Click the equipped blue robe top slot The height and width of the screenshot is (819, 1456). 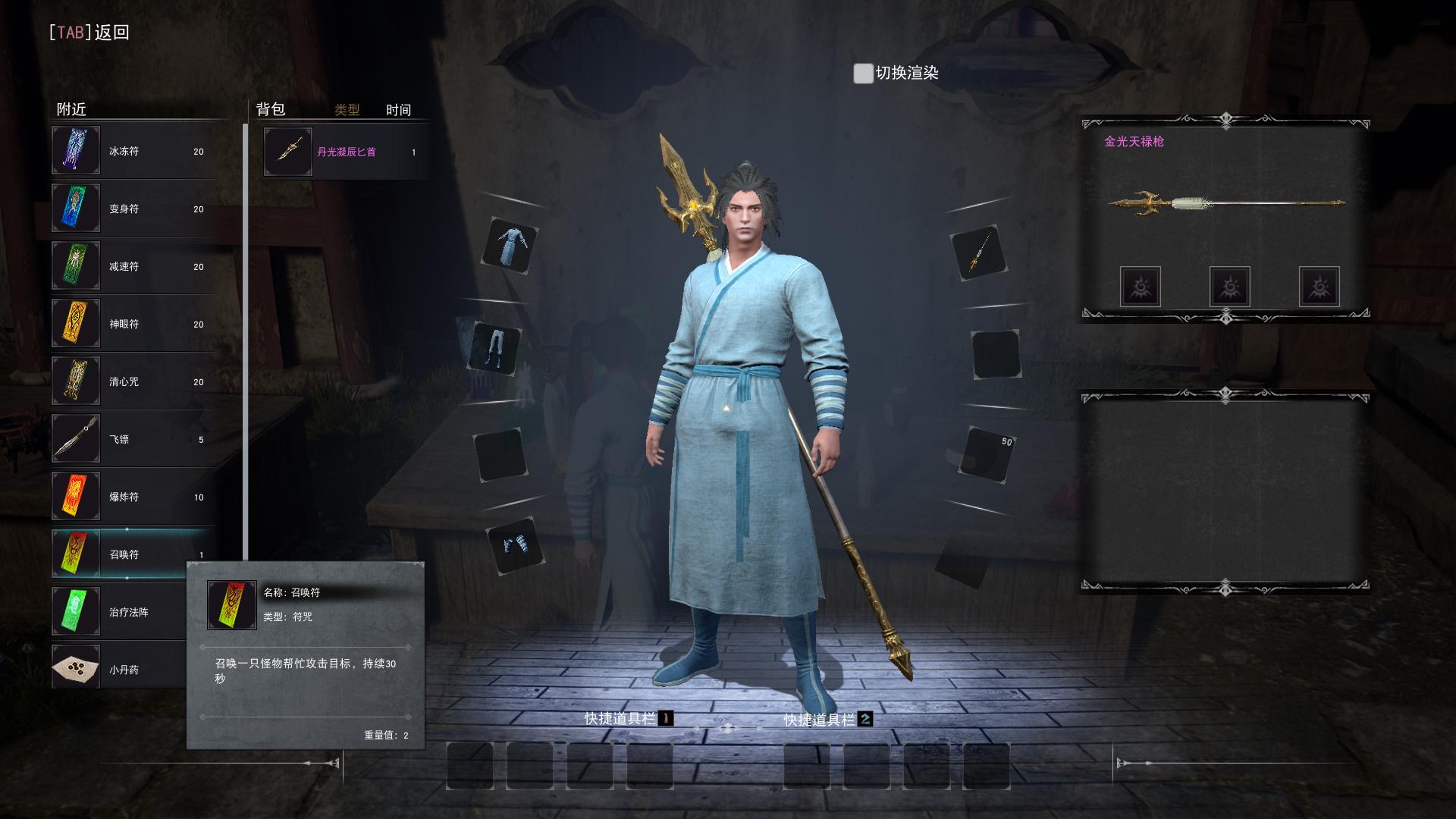(x=510, y=246)
